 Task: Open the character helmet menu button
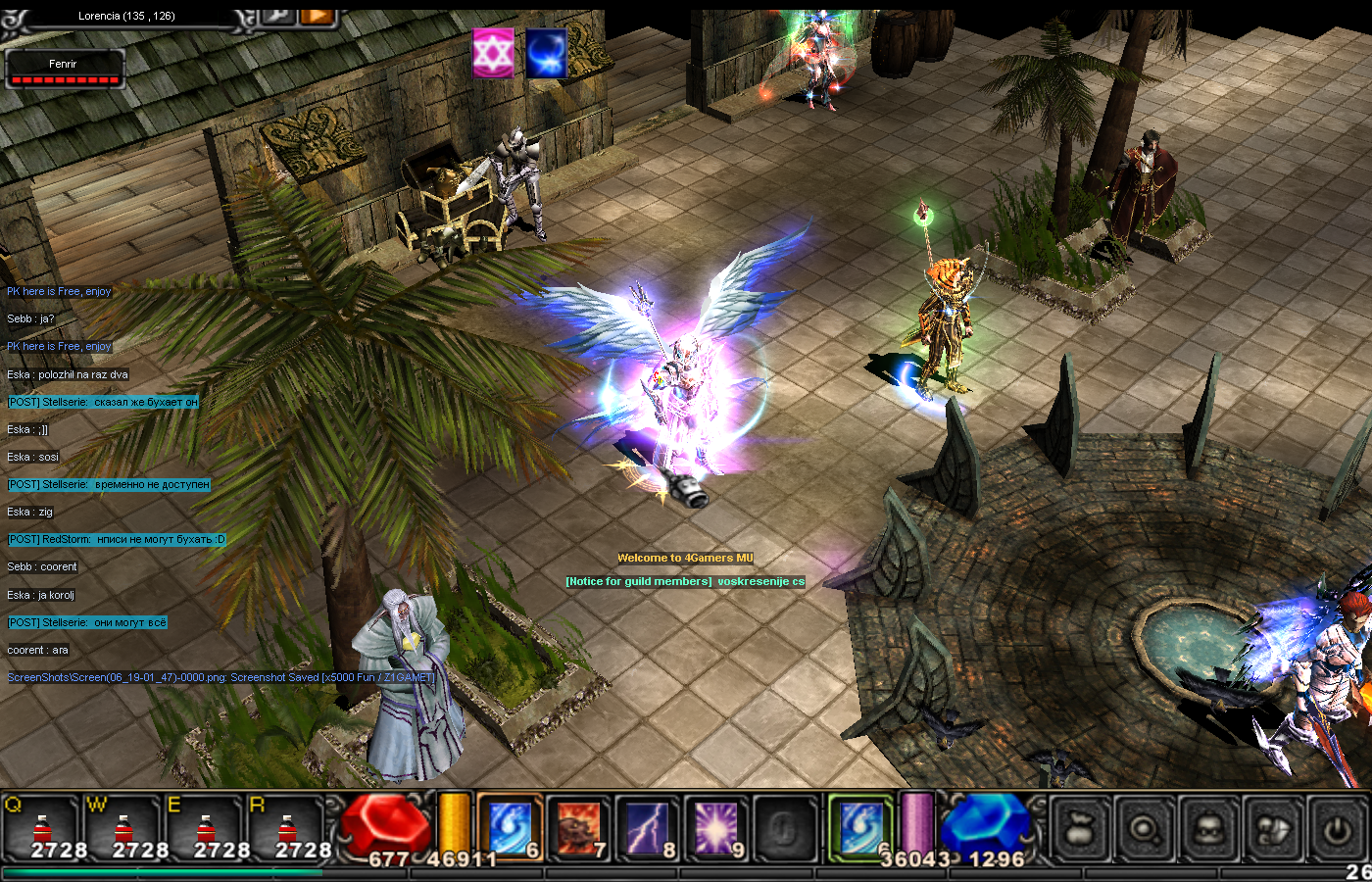tap(1209, 830)
